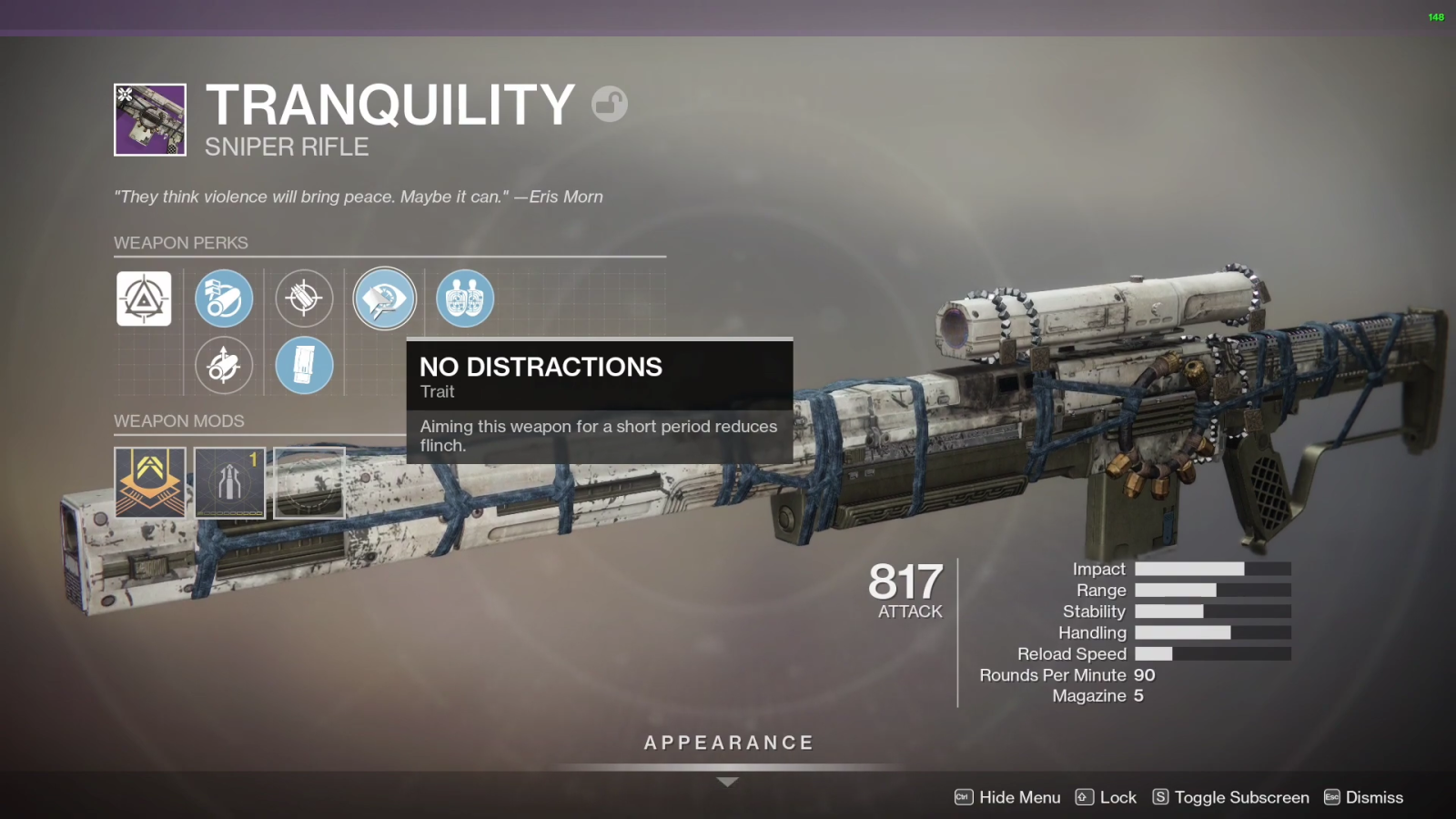This screenshot has width=1456, height=819.
Task: Select the empty third weapon mod slot
Action: click(309, 482)
